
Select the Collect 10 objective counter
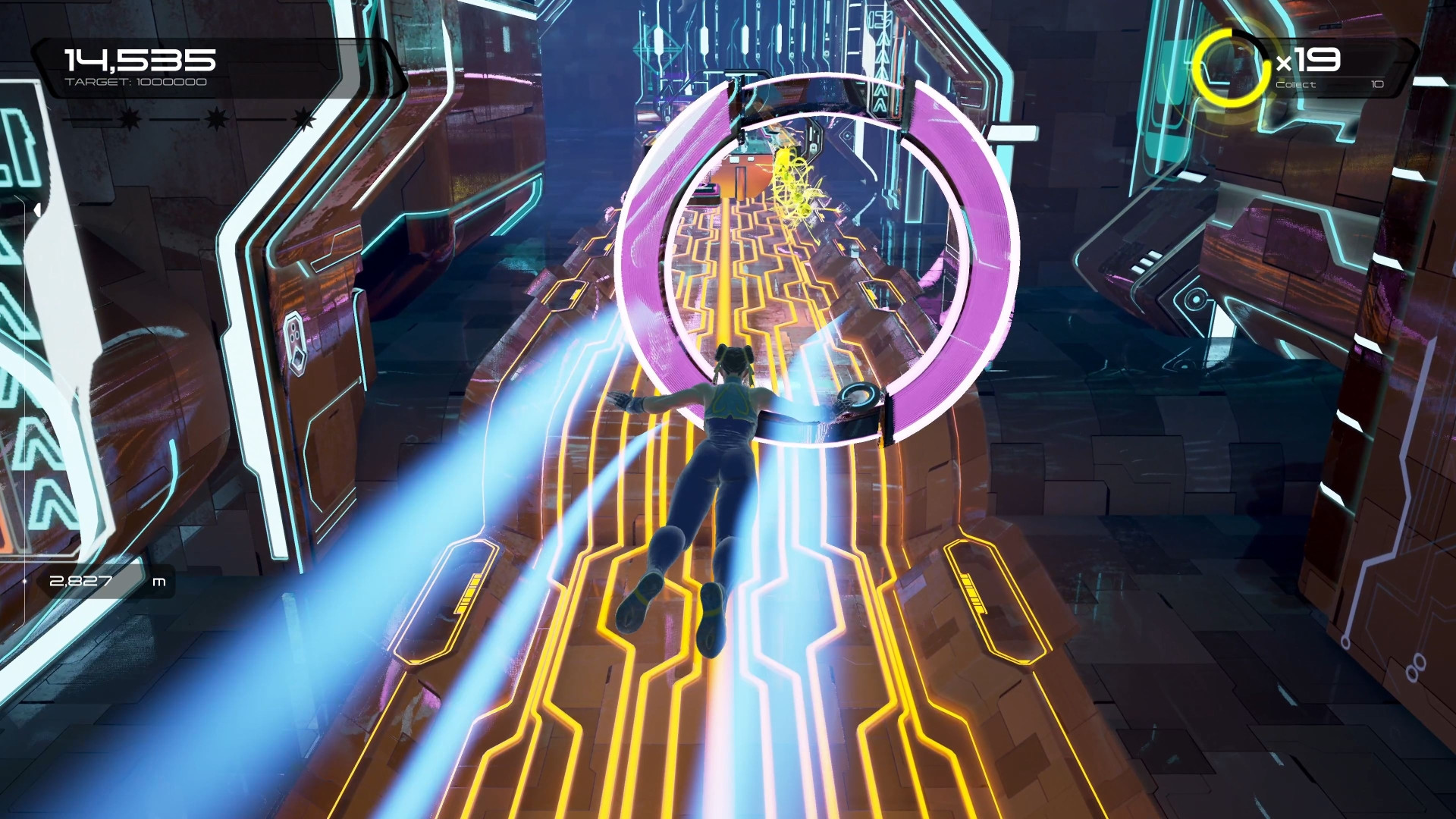tap(1376, 85)
